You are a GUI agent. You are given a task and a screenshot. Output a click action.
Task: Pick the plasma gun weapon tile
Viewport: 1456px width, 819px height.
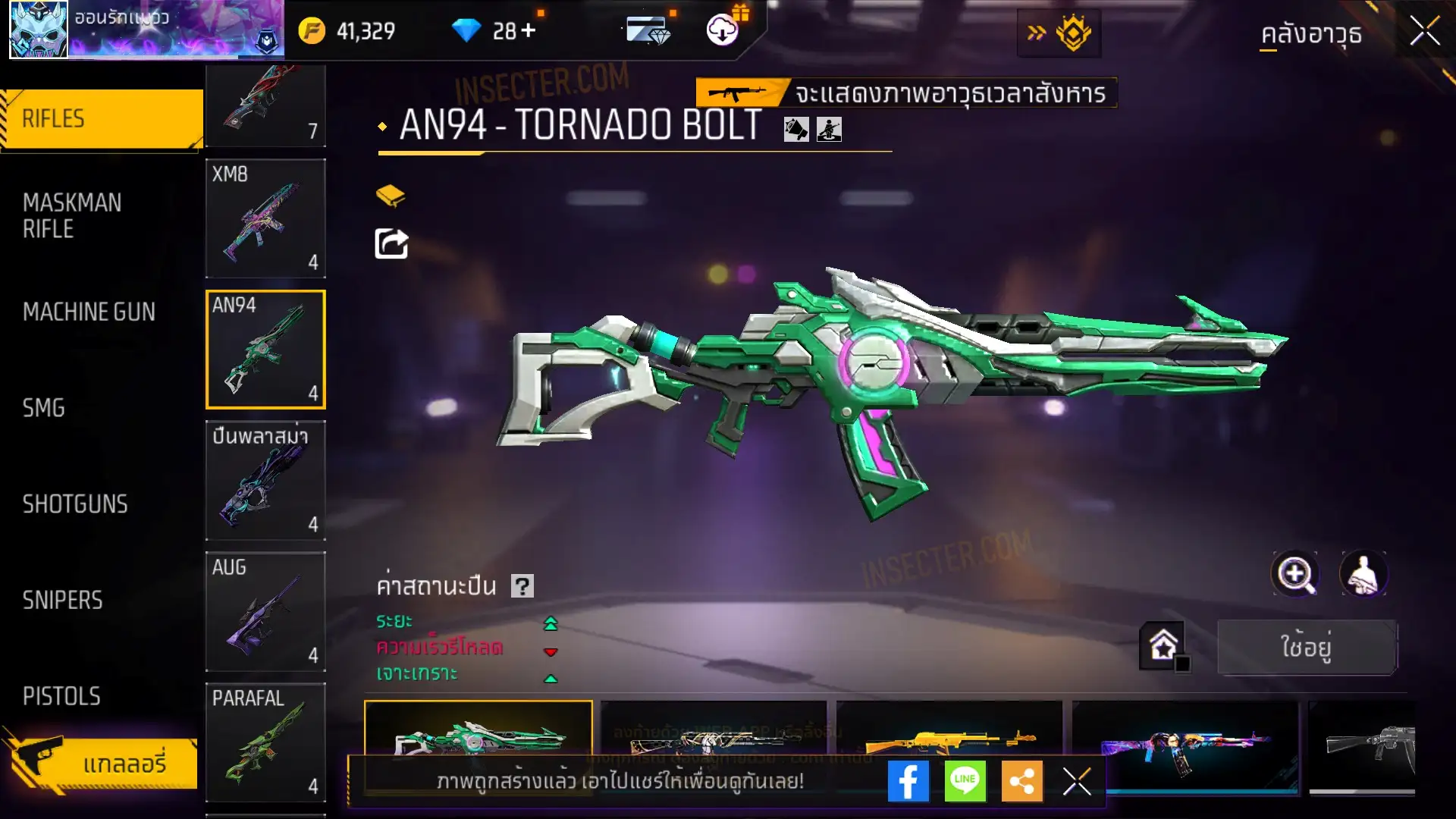265,480
